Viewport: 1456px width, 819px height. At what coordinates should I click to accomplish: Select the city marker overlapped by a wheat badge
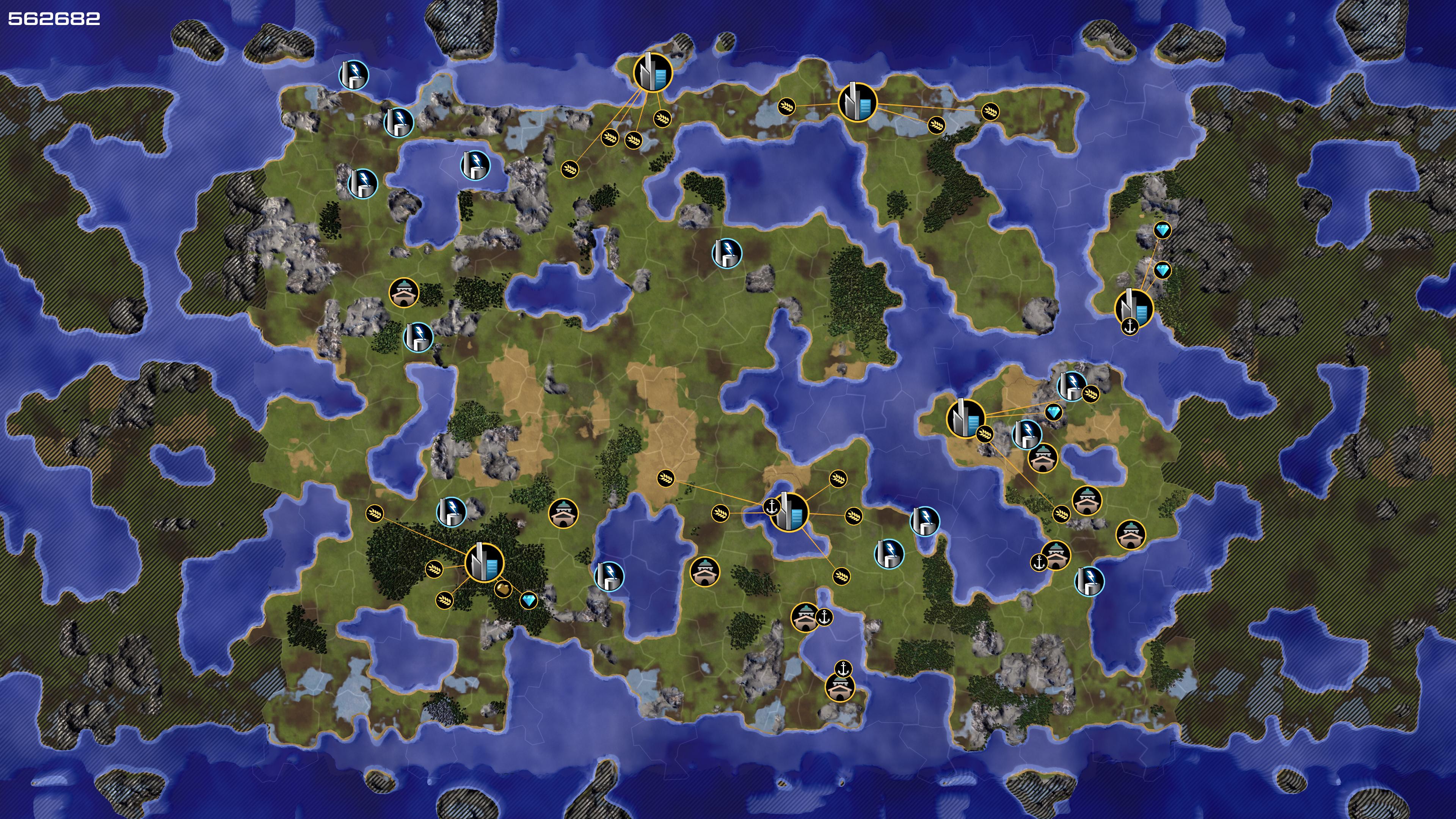point(965,418)
